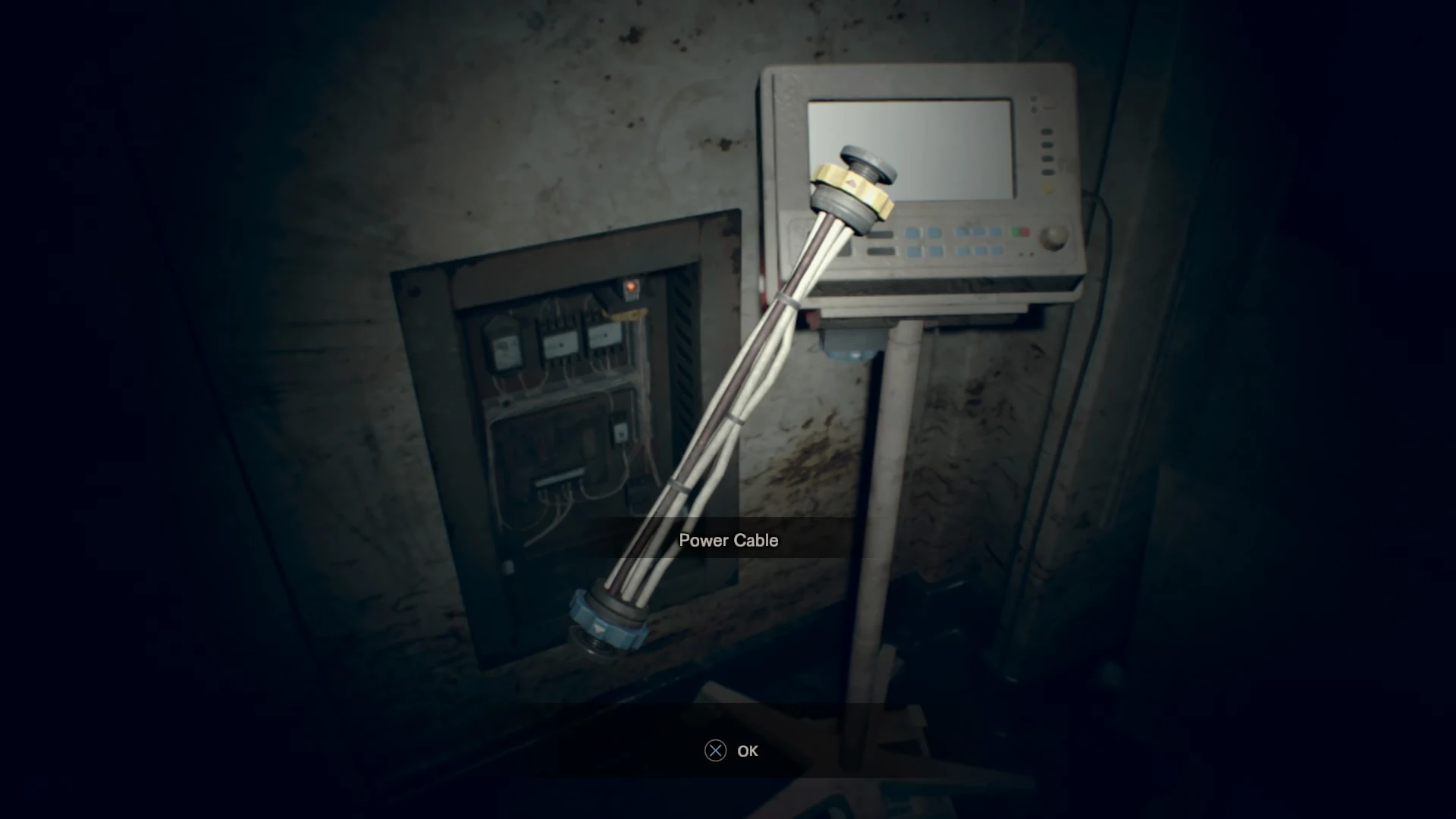Screen dimensions: 1456x819
Task: Click the yellow triangle arrow on the cable connector
Action: 852,183
